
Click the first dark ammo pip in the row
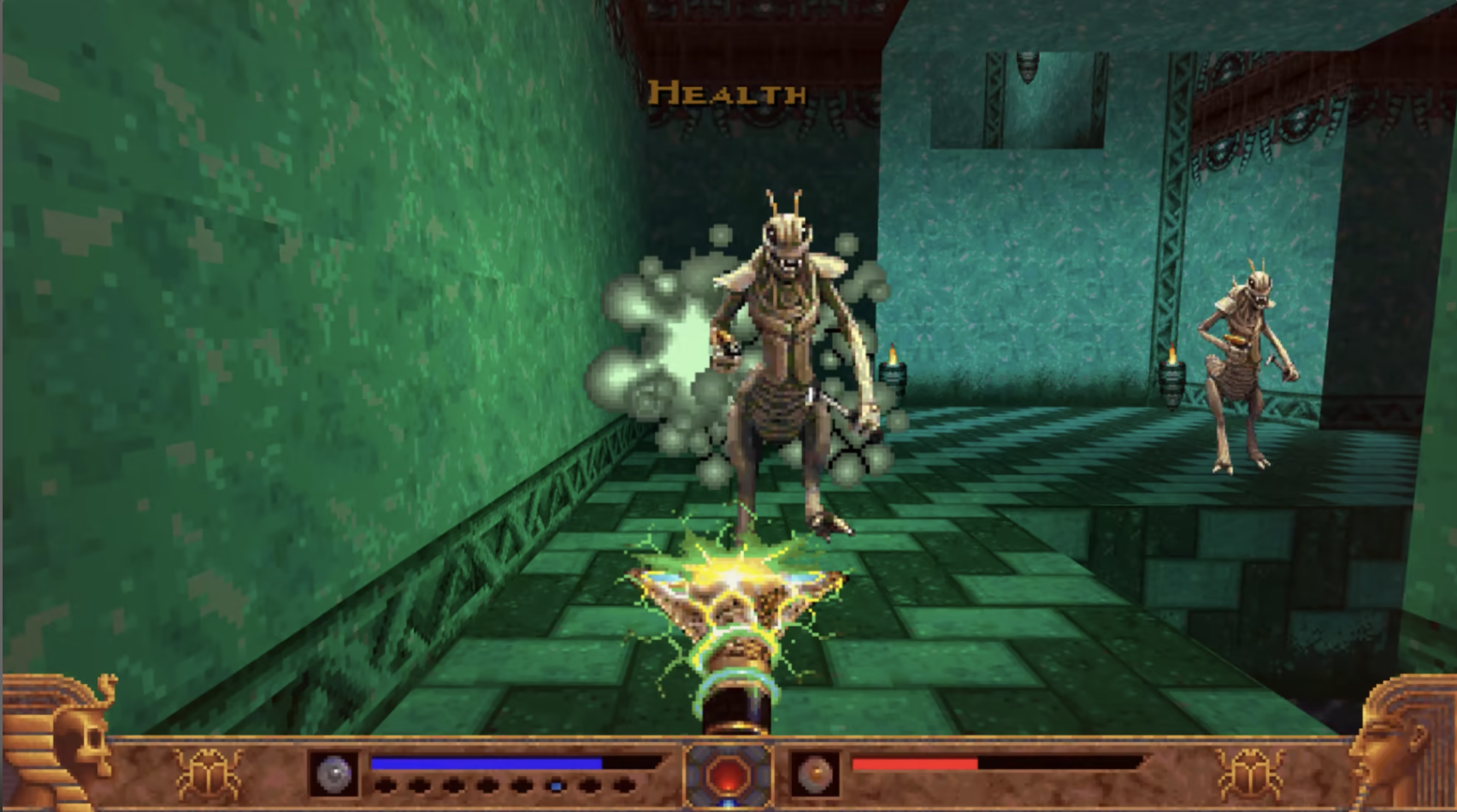click(x=387, y=786)
